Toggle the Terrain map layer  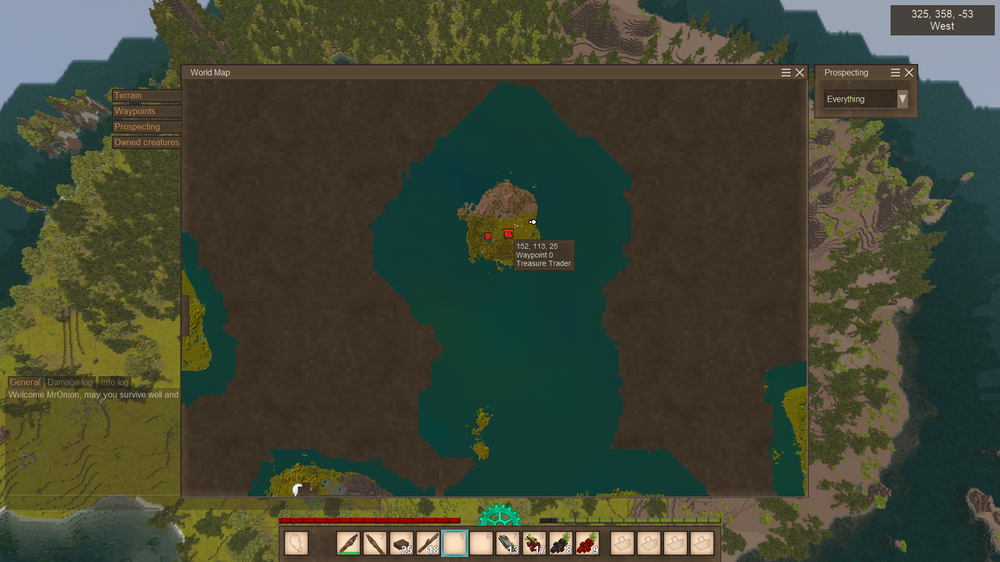tap(129, 96)
